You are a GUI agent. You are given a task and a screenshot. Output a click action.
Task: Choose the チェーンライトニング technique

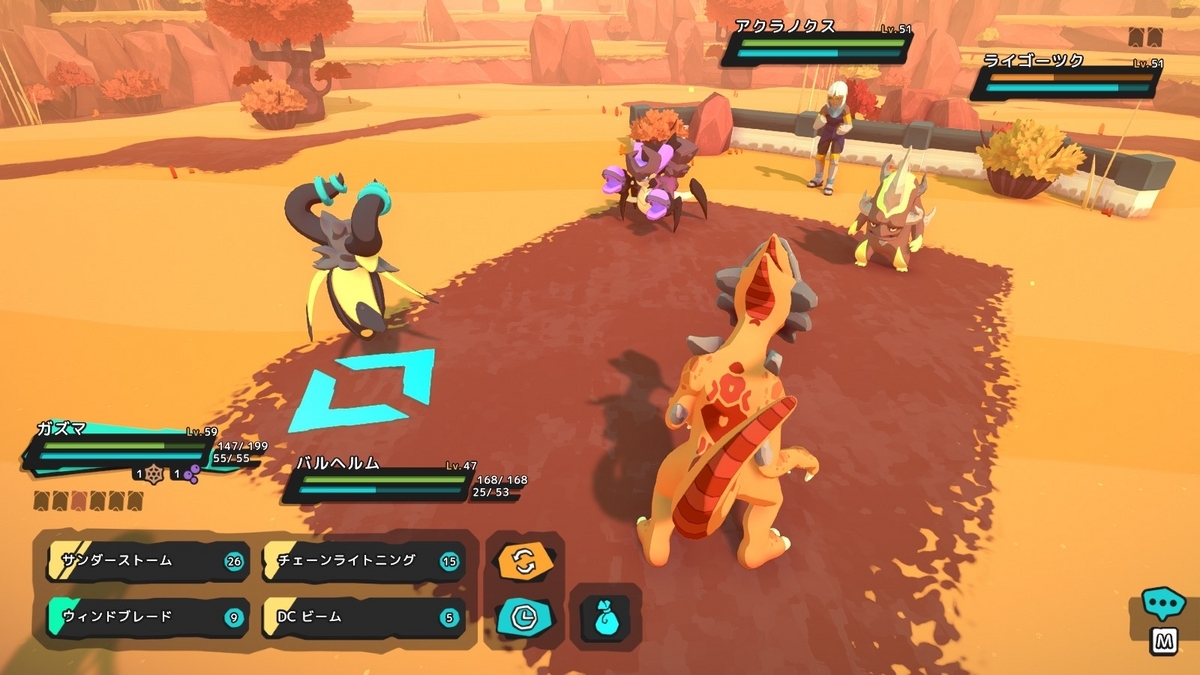[x=362, y=561]
